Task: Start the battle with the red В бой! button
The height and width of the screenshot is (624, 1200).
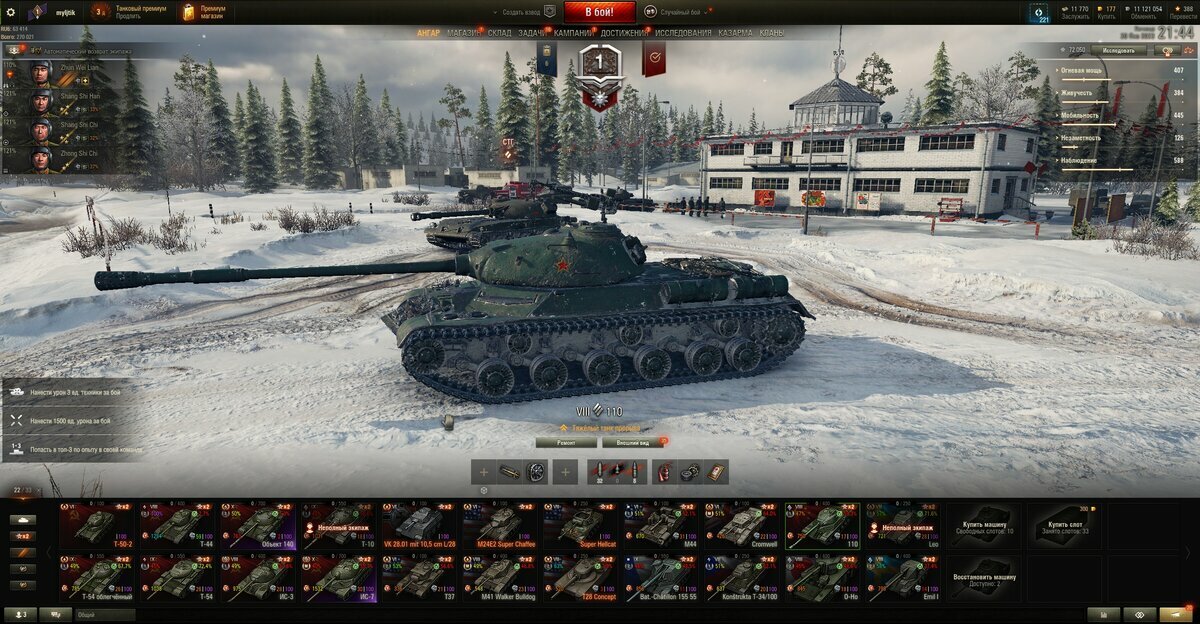Action: 599,12
